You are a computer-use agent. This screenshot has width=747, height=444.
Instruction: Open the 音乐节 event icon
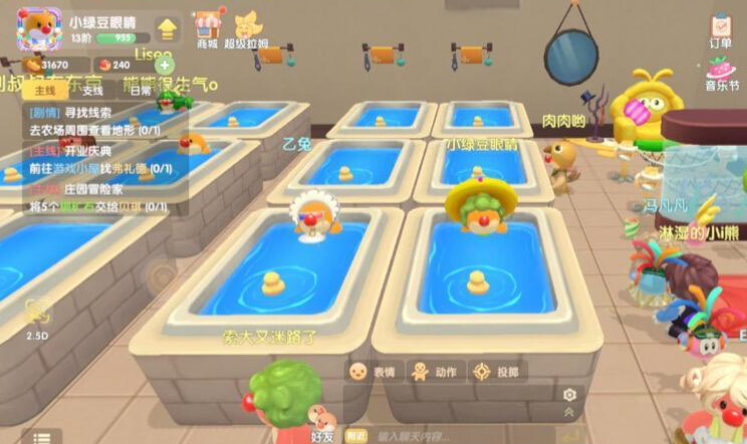720,75
